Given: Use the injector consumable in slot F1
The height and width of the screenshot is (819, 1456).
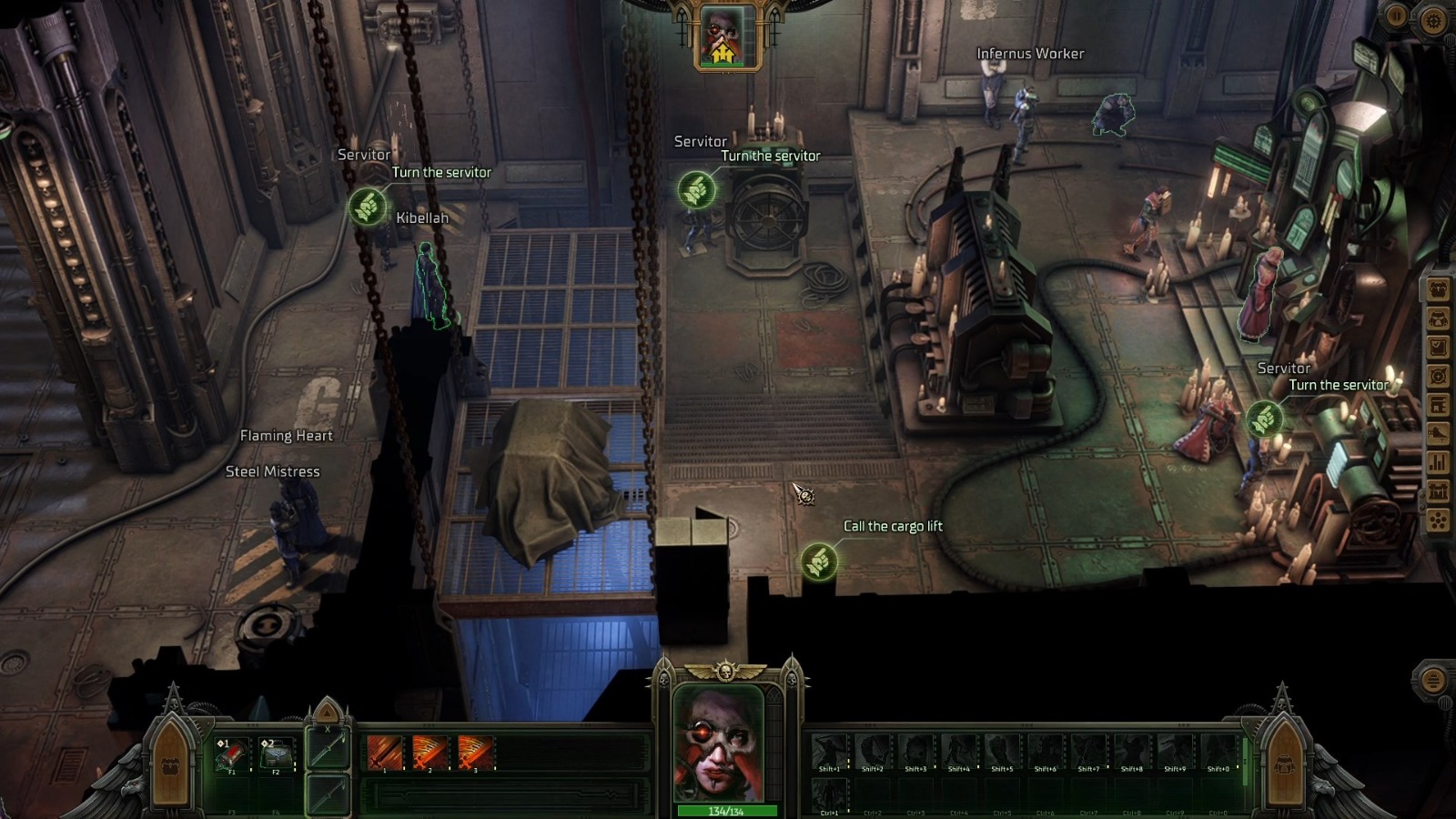Looking at the screenshot, I should (232, 753).
